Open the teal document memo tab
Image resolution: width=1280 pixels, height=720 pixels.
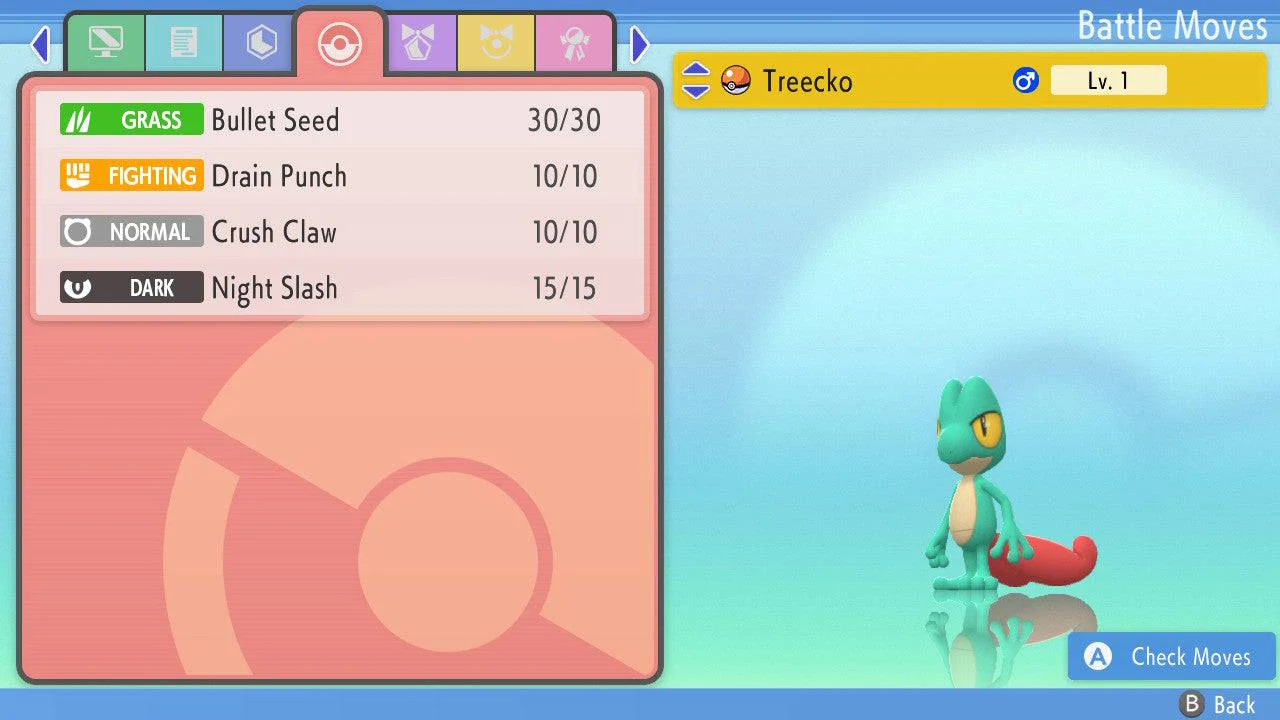(183, 43)
